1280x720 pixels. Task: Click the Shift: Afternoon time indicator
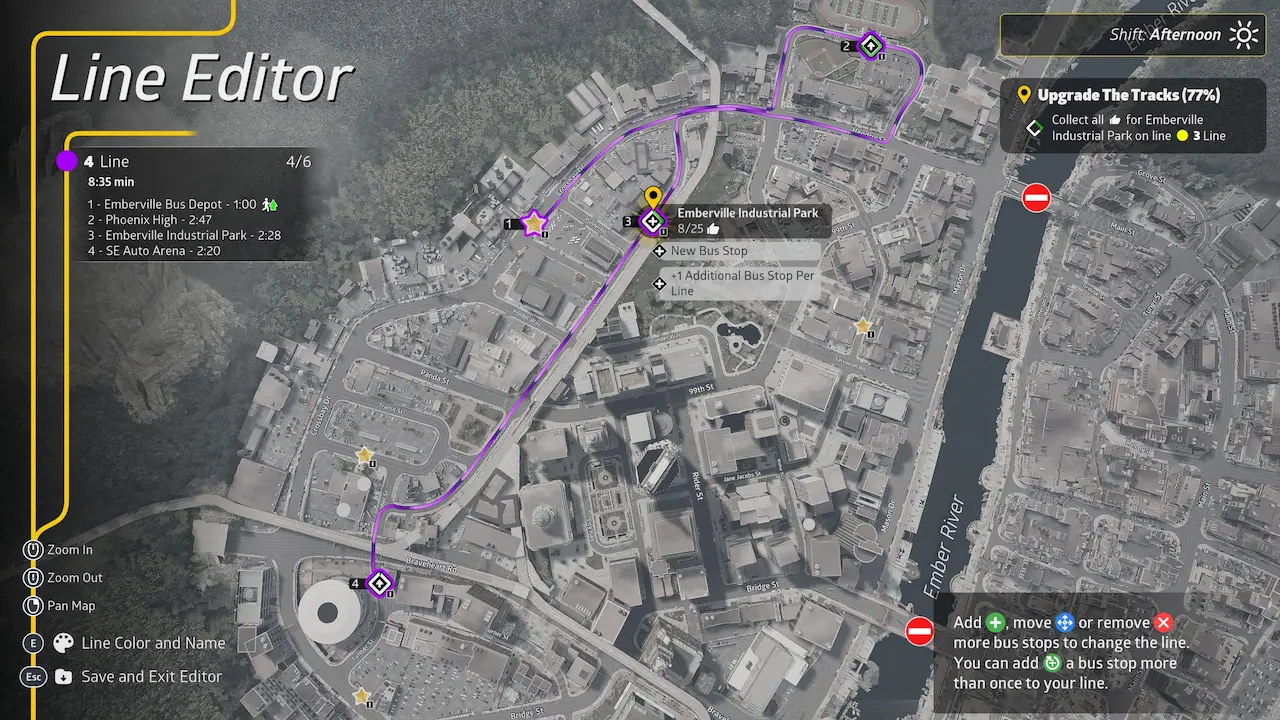click(x=1165, y=35)
